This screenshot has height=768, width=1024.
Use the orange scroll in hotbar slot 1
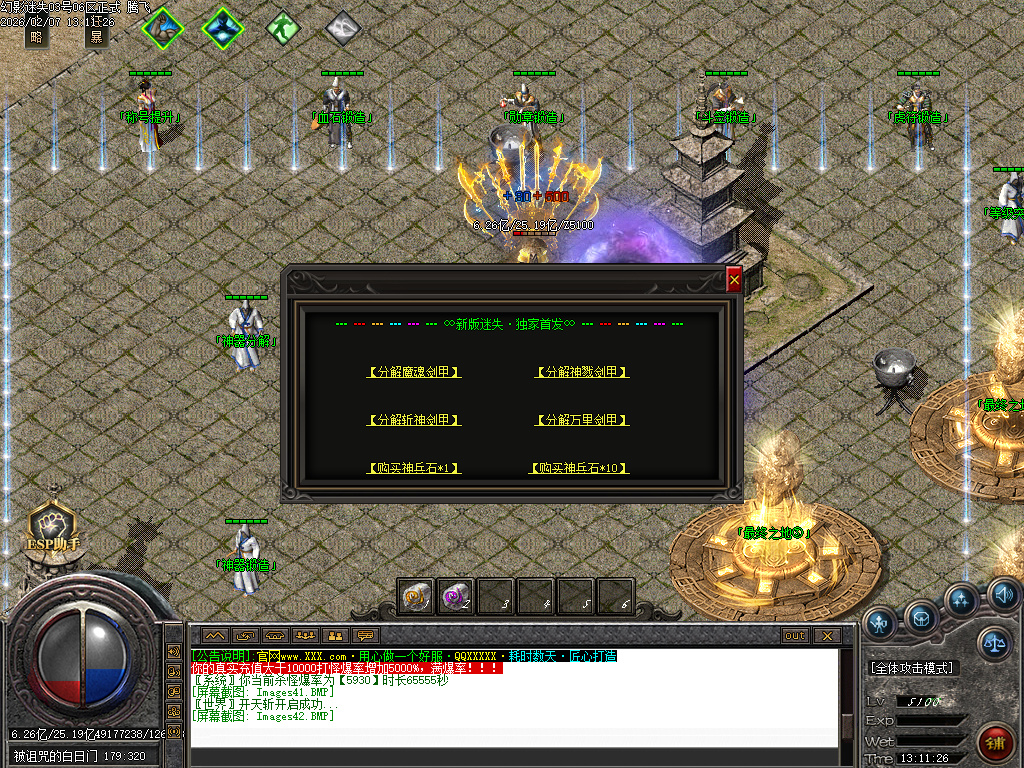coord(415,597)
